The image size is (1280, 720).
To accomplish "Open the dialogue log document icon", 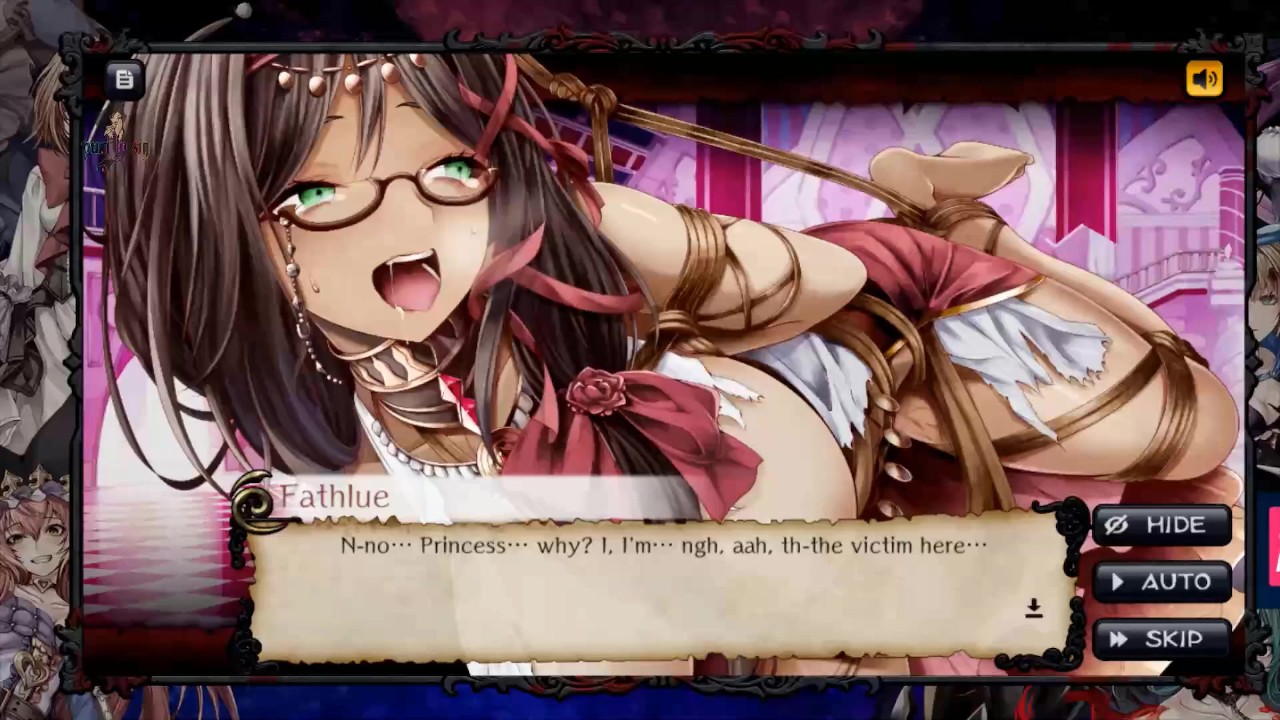I will [124, 79].
